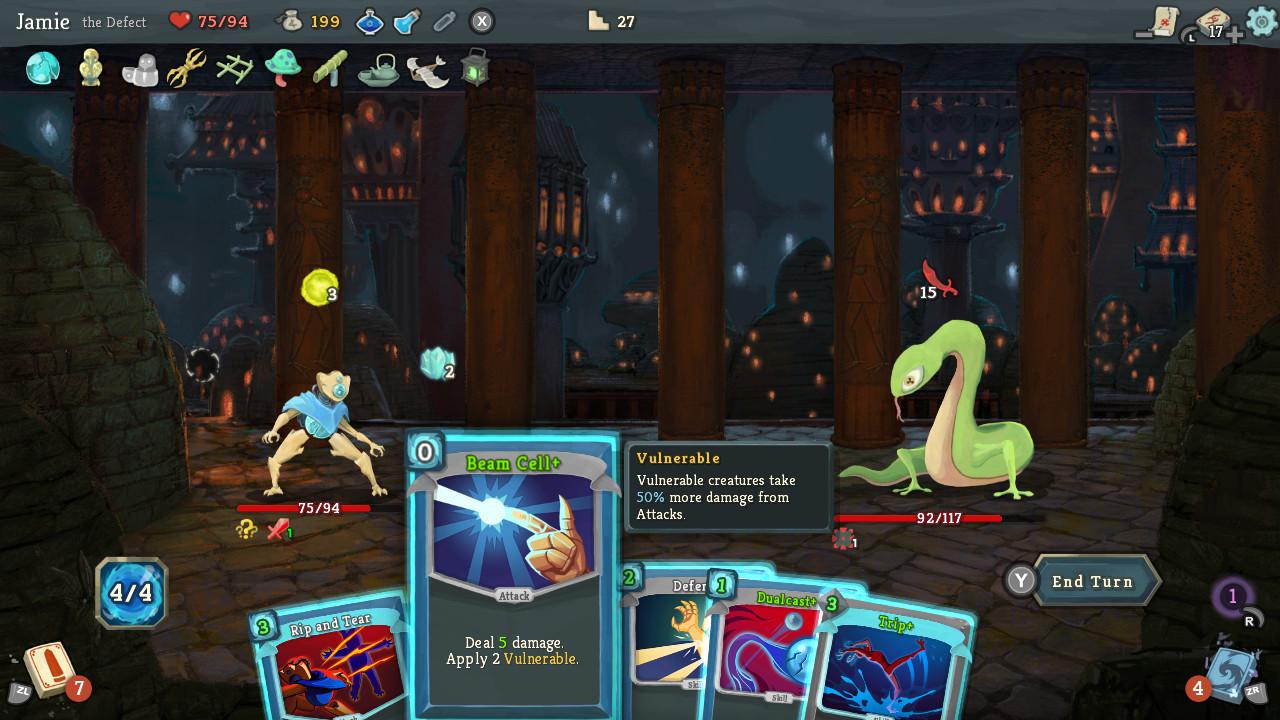Use the light-blue flask potion

tap(407, 21)
